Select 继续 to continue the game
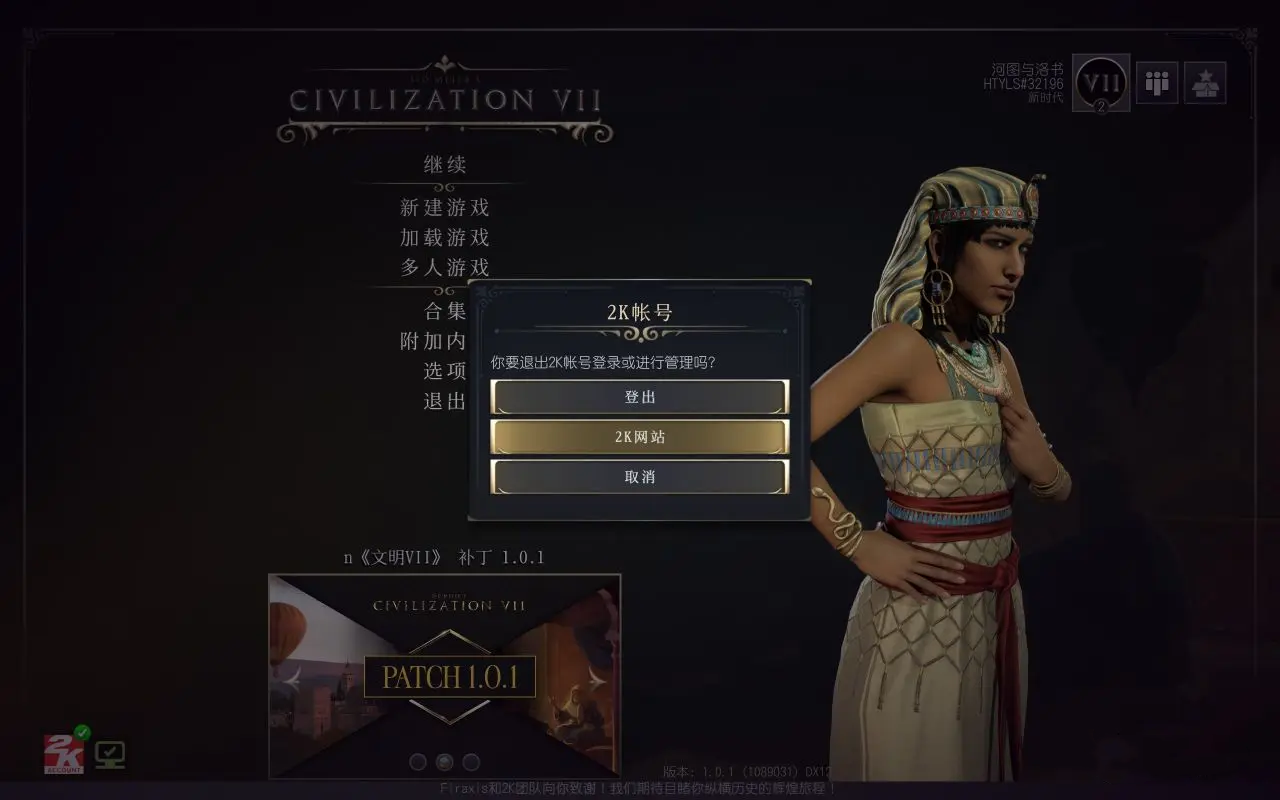Viewport: 1280px width, 800px height. [x=445, y=165]
